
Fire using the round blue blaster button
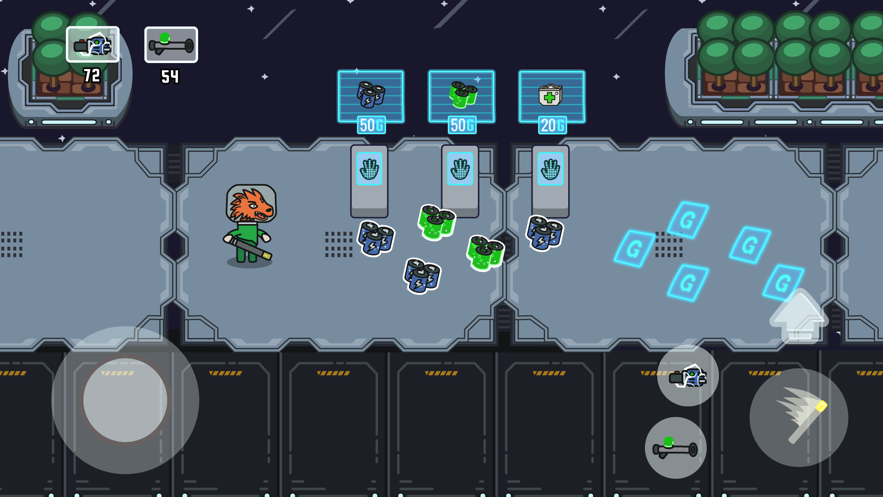tap(688, 376)
